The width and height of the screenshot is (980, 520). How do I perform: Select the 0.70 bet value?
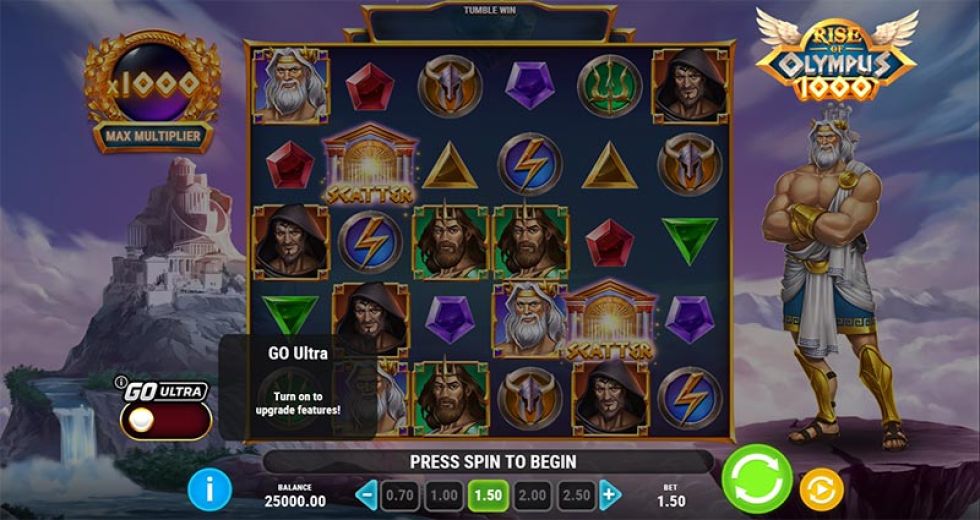[399, 494]
